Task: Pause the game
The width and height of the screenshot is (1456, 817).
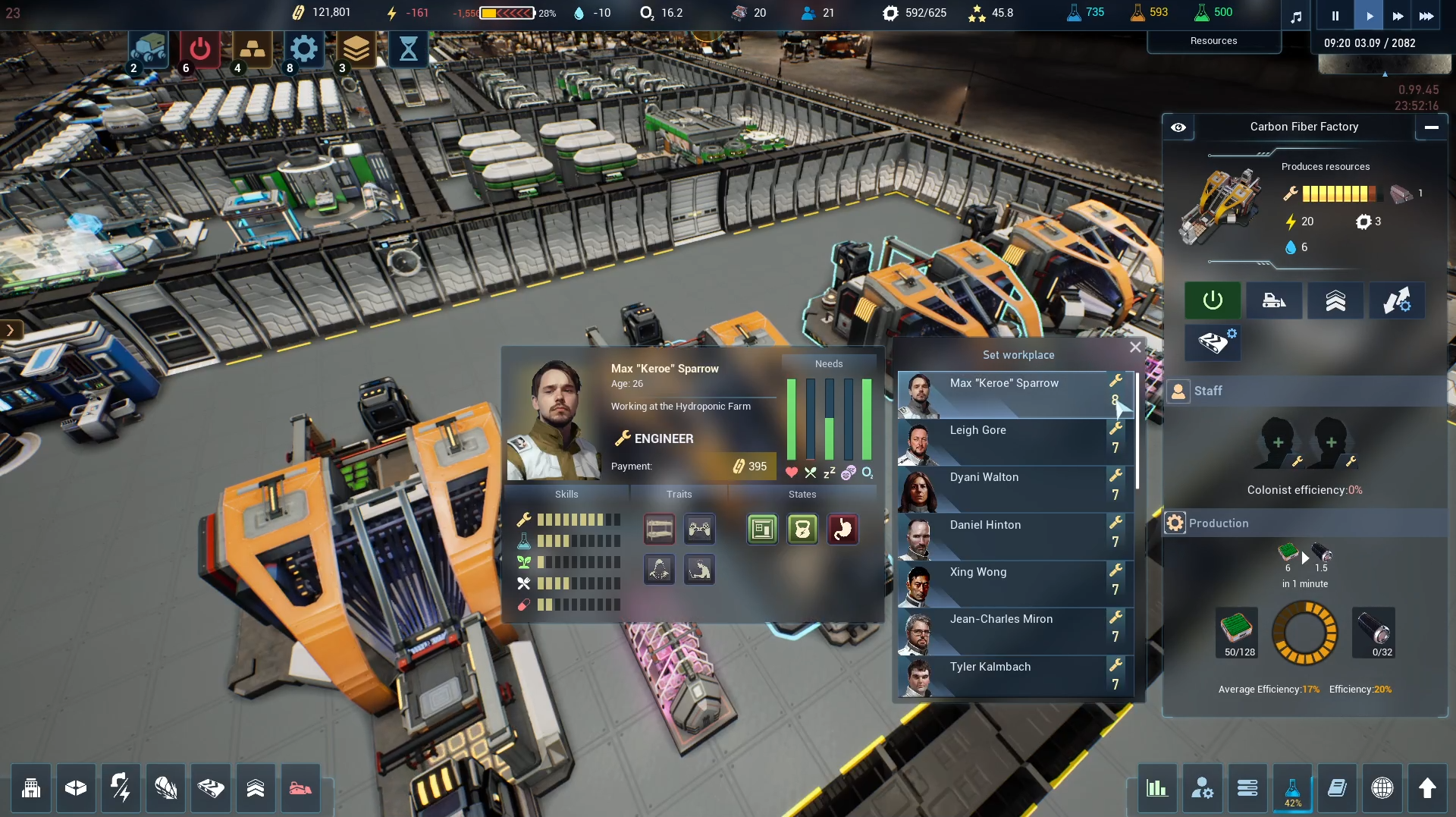Action: pyautogui.click(x=1335, y=15)
